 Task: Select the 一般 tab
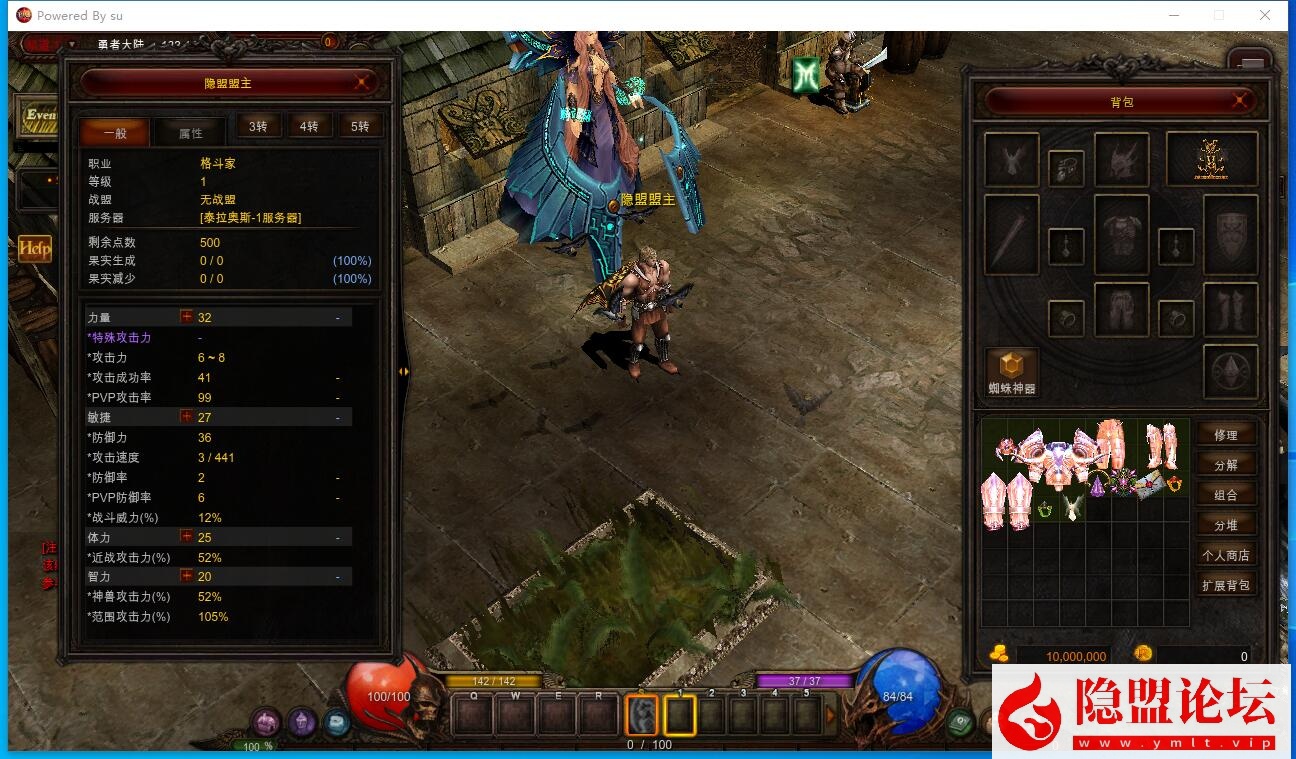[x=115, y=133]
